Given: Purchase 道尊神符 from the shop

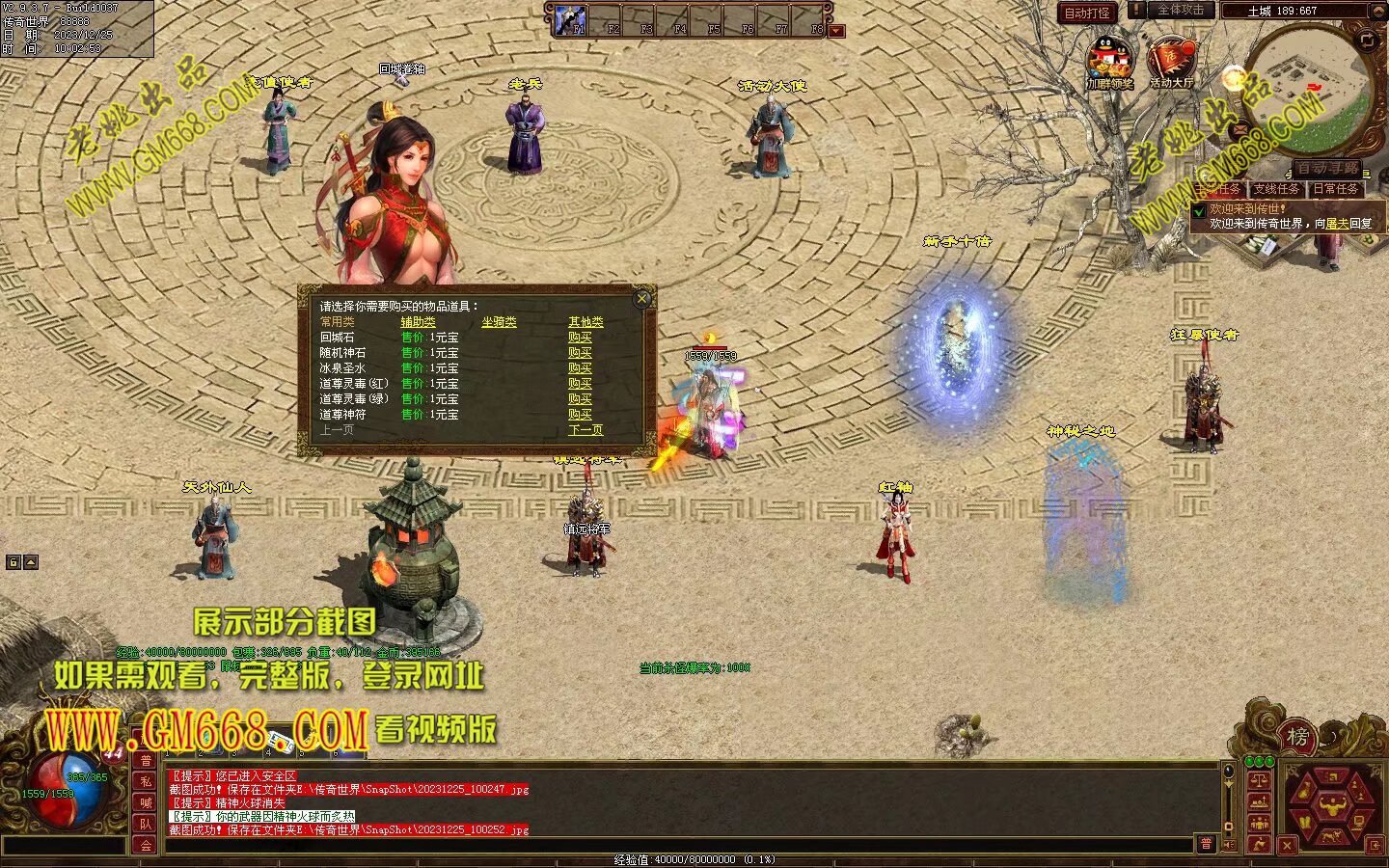Looking at the screenshot, I should tap(580, 415).
